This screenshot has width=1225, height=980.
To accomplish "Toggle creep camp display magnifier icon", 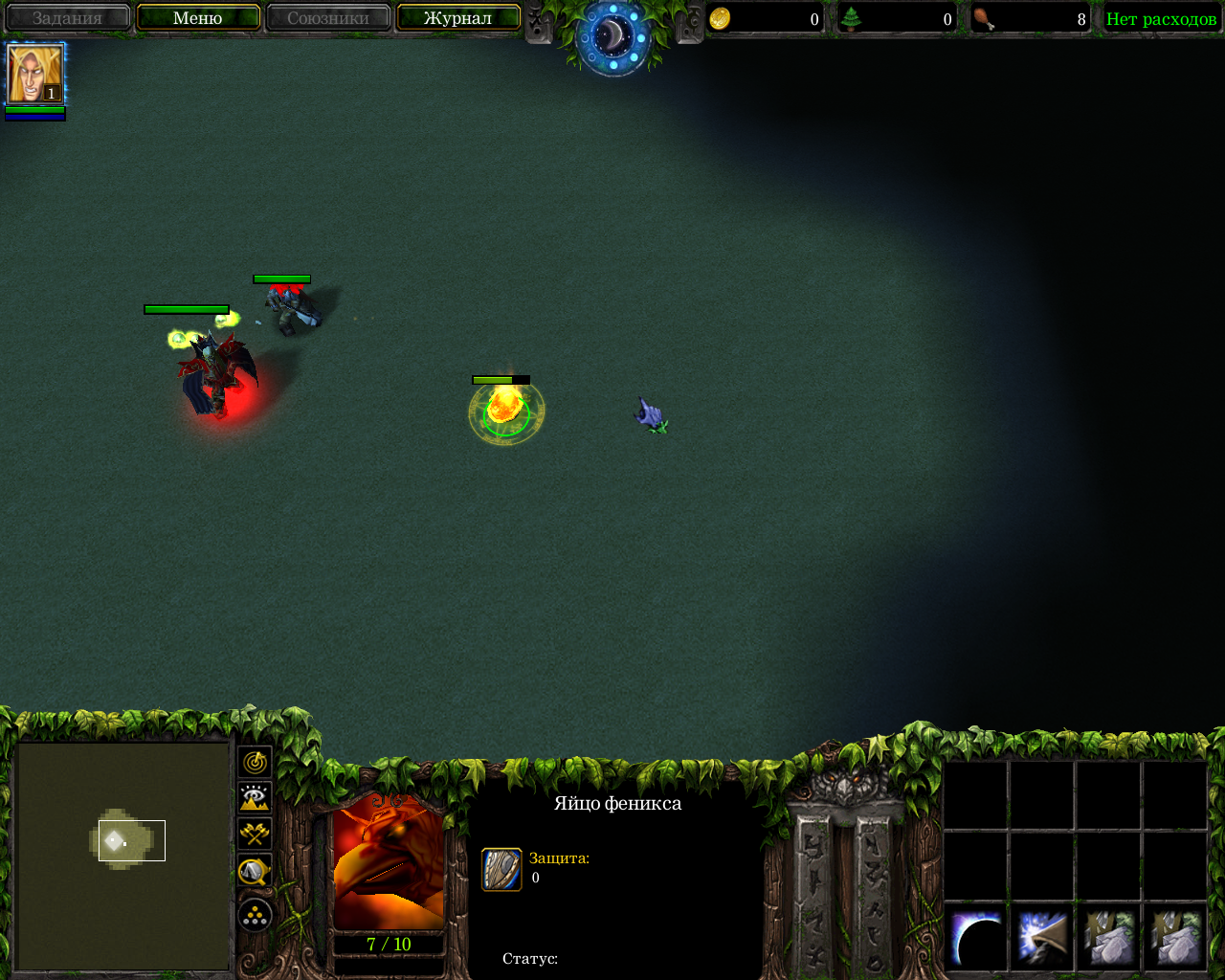I will pyautogui.click(x=256, y=870).
